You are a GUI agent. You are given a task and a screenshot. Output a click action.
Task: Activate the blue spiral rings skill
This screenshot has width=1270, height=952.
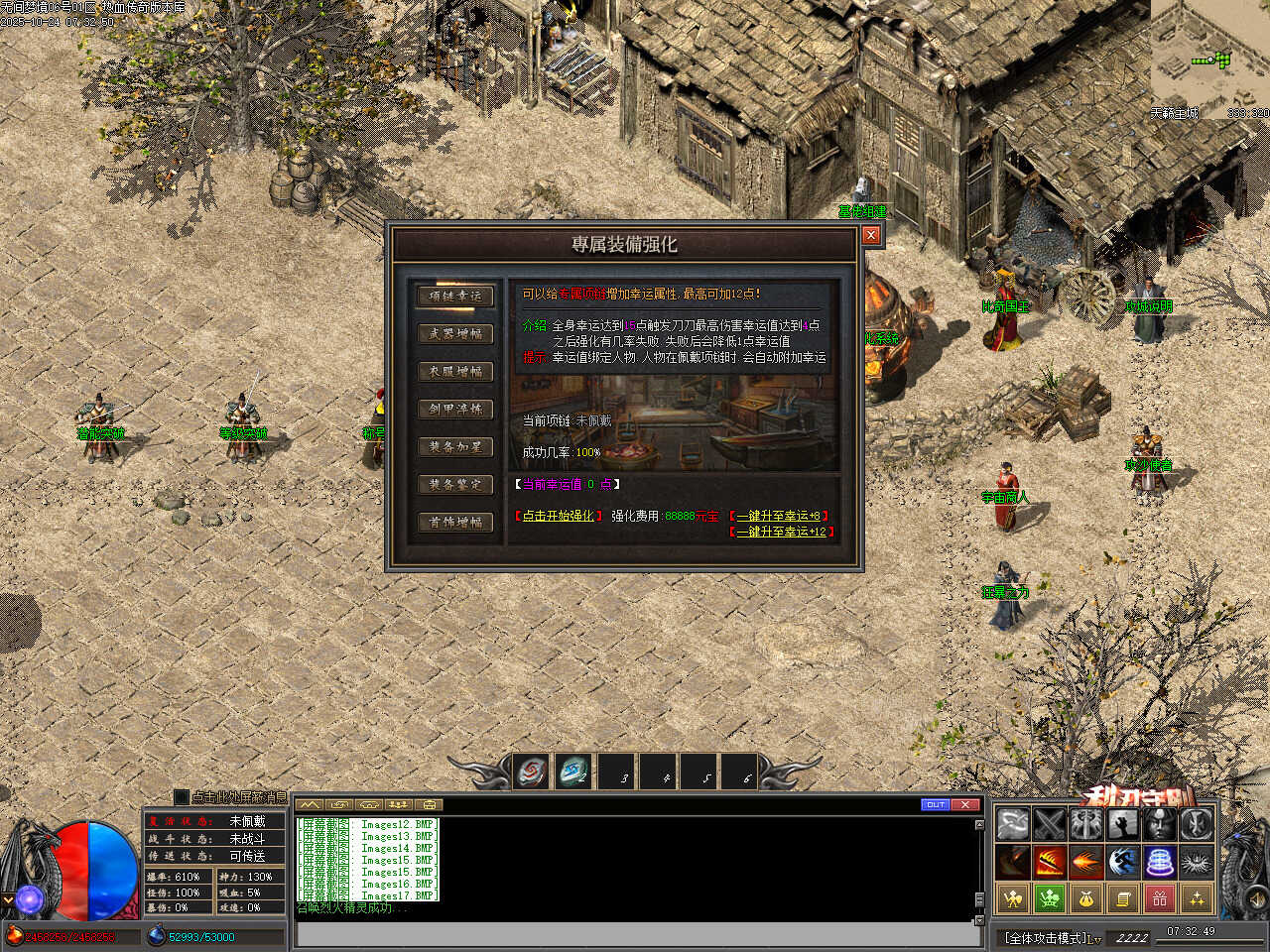[1160, 861]
